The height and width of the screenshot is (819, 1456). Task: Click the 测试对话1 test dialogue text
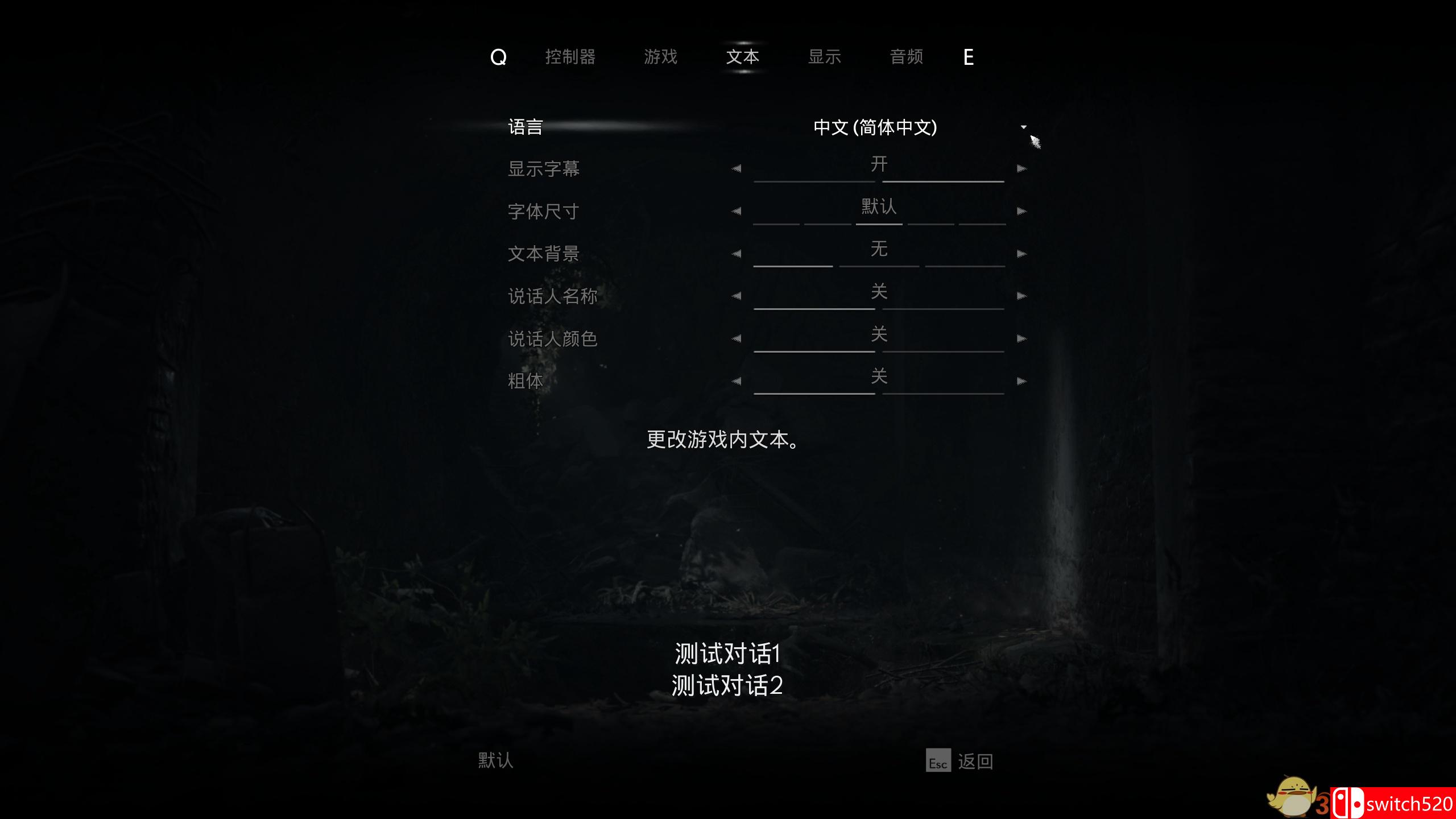[728, 654]
